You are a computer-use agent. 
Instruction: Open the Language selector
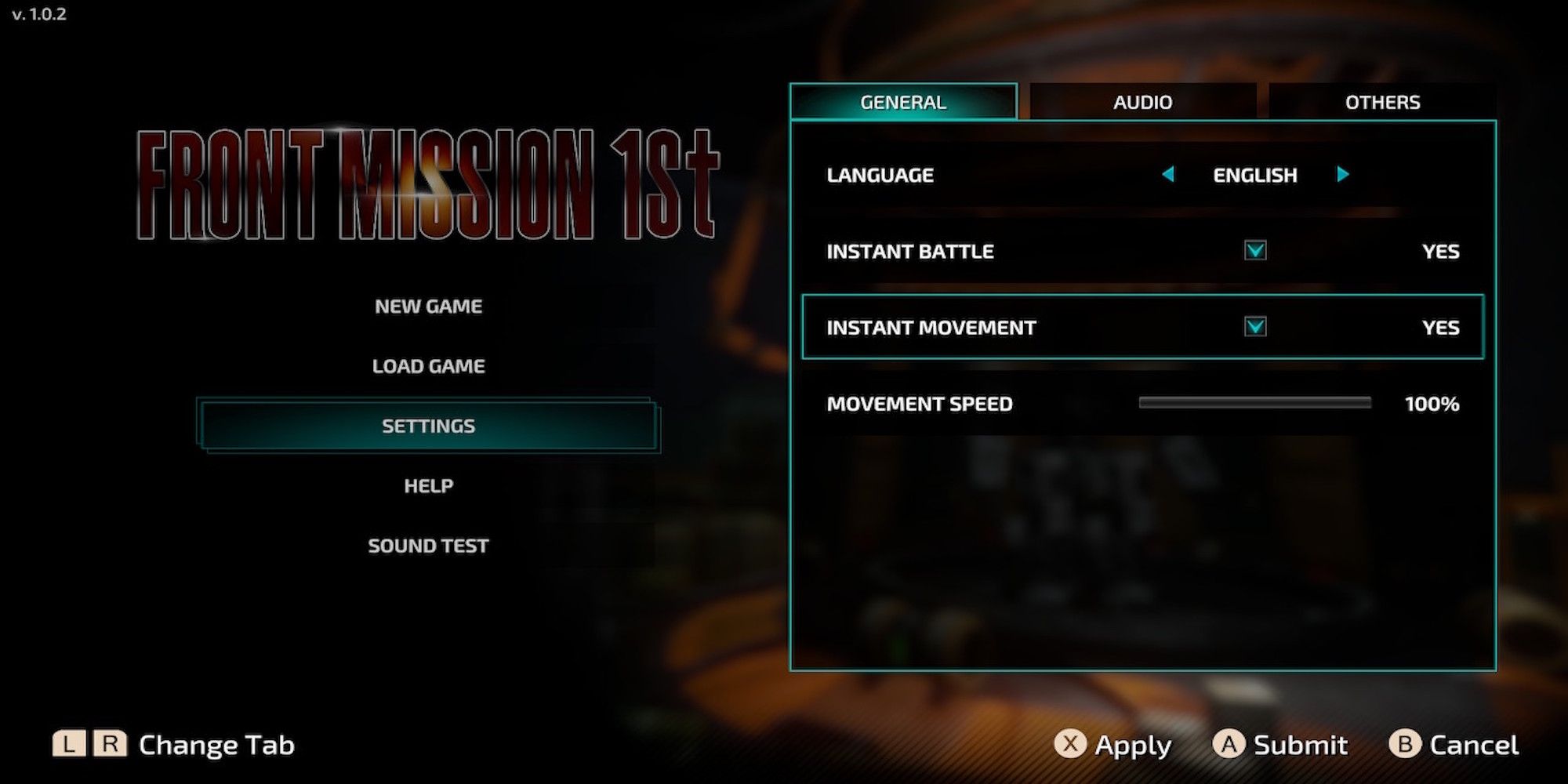click(1254, 175)
